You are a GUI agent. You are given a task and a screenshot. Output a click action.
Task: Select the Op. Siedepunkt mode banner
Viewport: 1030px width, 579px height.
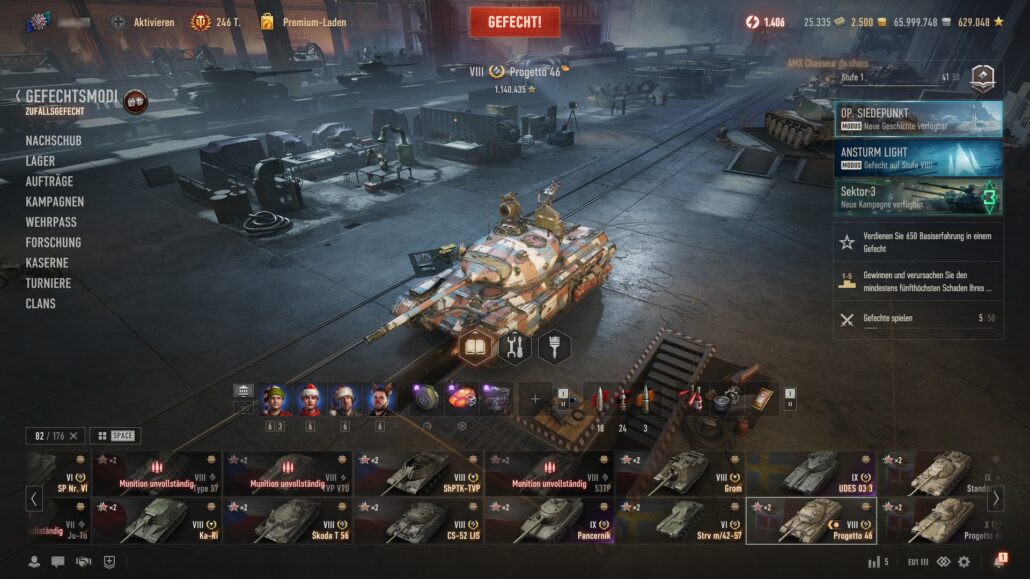coord(918,118)
